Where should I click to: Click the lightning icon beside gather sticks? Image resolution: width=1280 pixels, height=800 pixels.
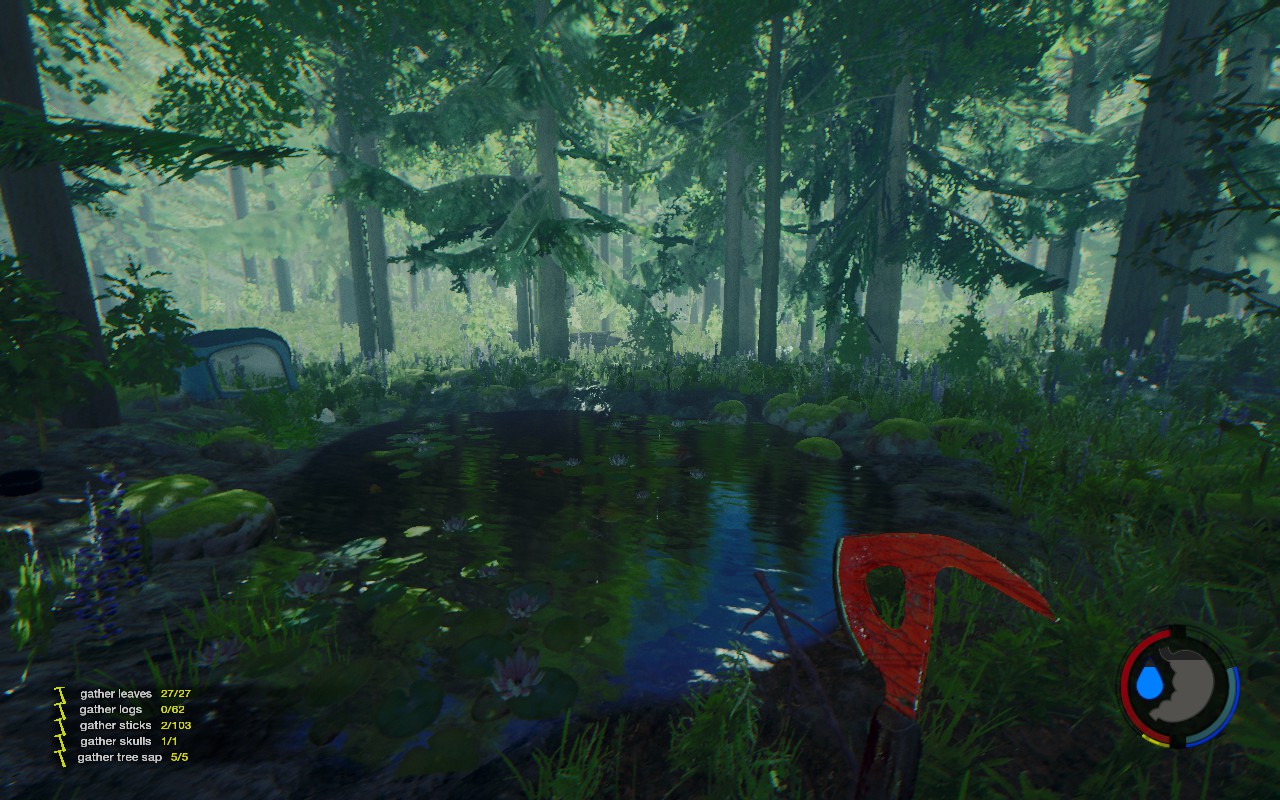coord(59,725)
